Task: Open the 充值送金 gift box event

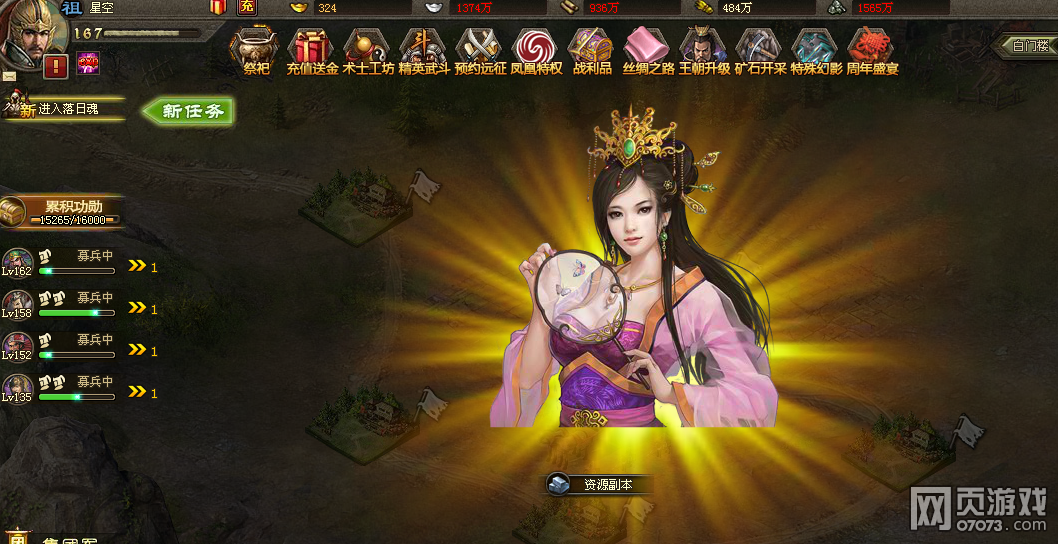Action: point(312,46)
